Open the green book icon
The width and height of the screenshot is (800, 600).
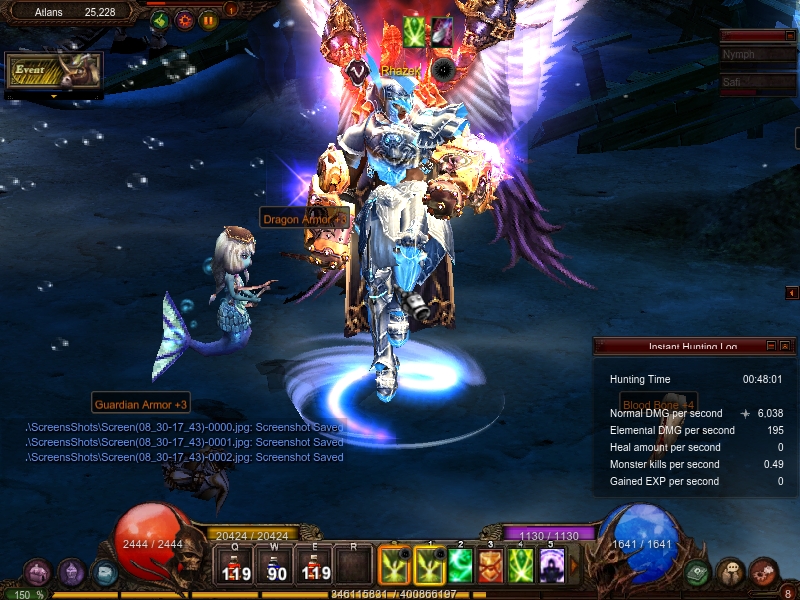pyautogui.click(x=698, y=573)
